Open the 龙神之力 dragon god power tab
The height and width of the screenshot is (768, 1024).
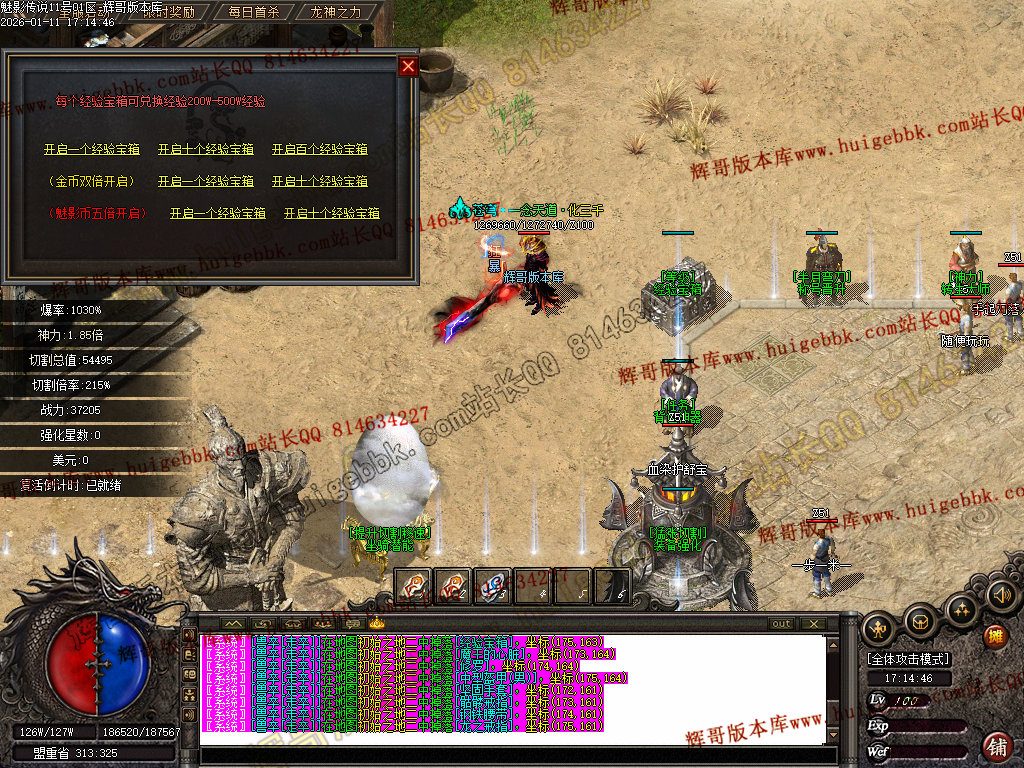(336, 12)
